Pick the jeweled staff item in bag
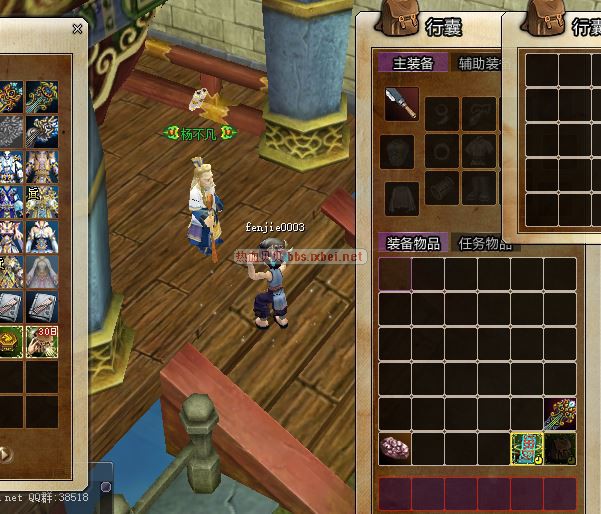This screenshot has width=601, height=514. coord(560,414)
